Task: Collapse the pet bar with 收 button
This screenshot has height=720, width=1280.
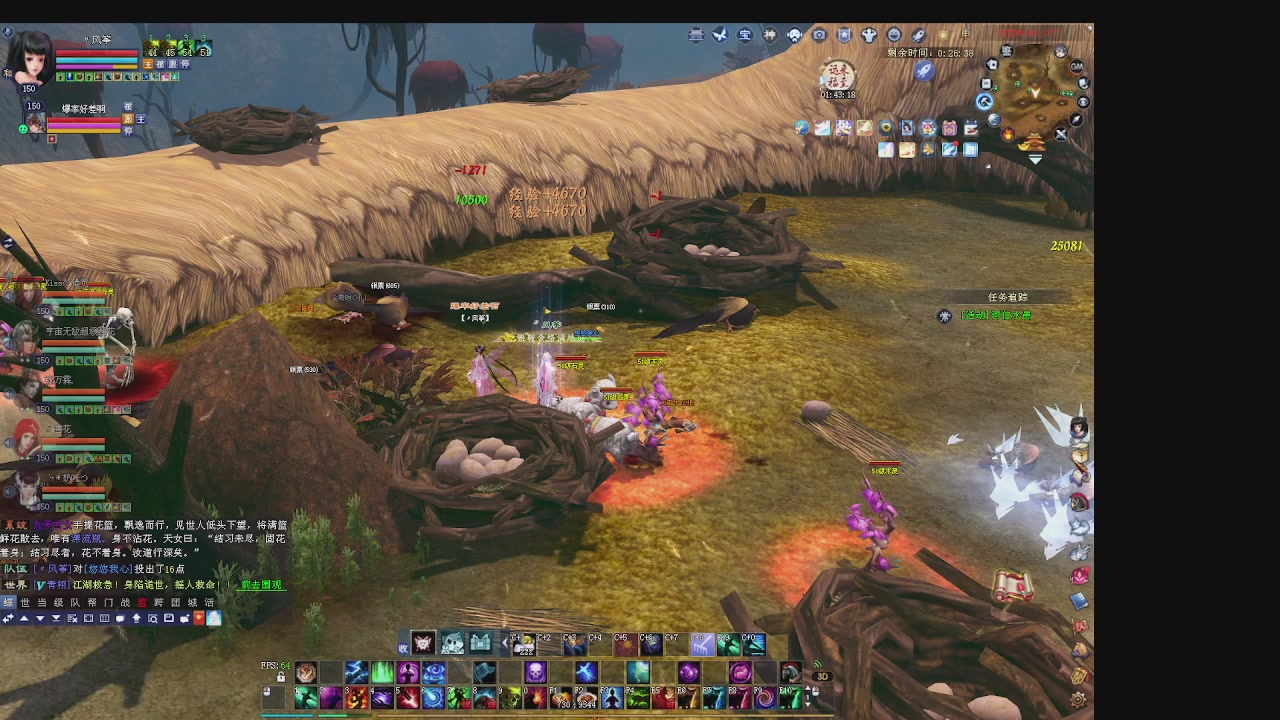Action: [x=404, y=647]
